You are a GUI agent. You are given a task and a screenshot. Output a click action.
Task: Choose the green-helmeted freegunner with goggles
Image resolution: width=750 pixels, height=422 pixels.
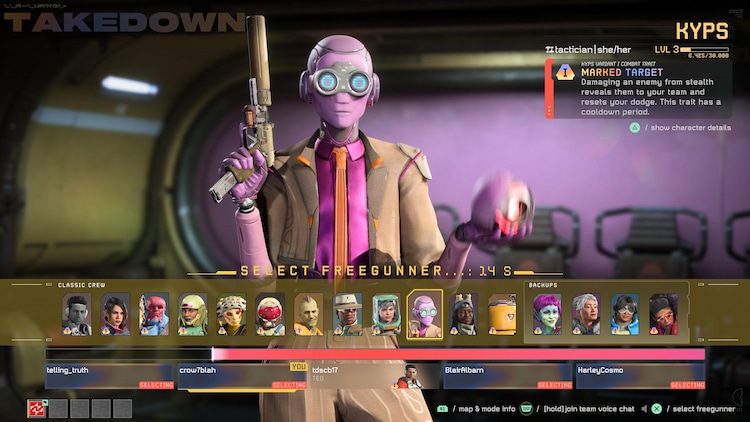[193, 314]
